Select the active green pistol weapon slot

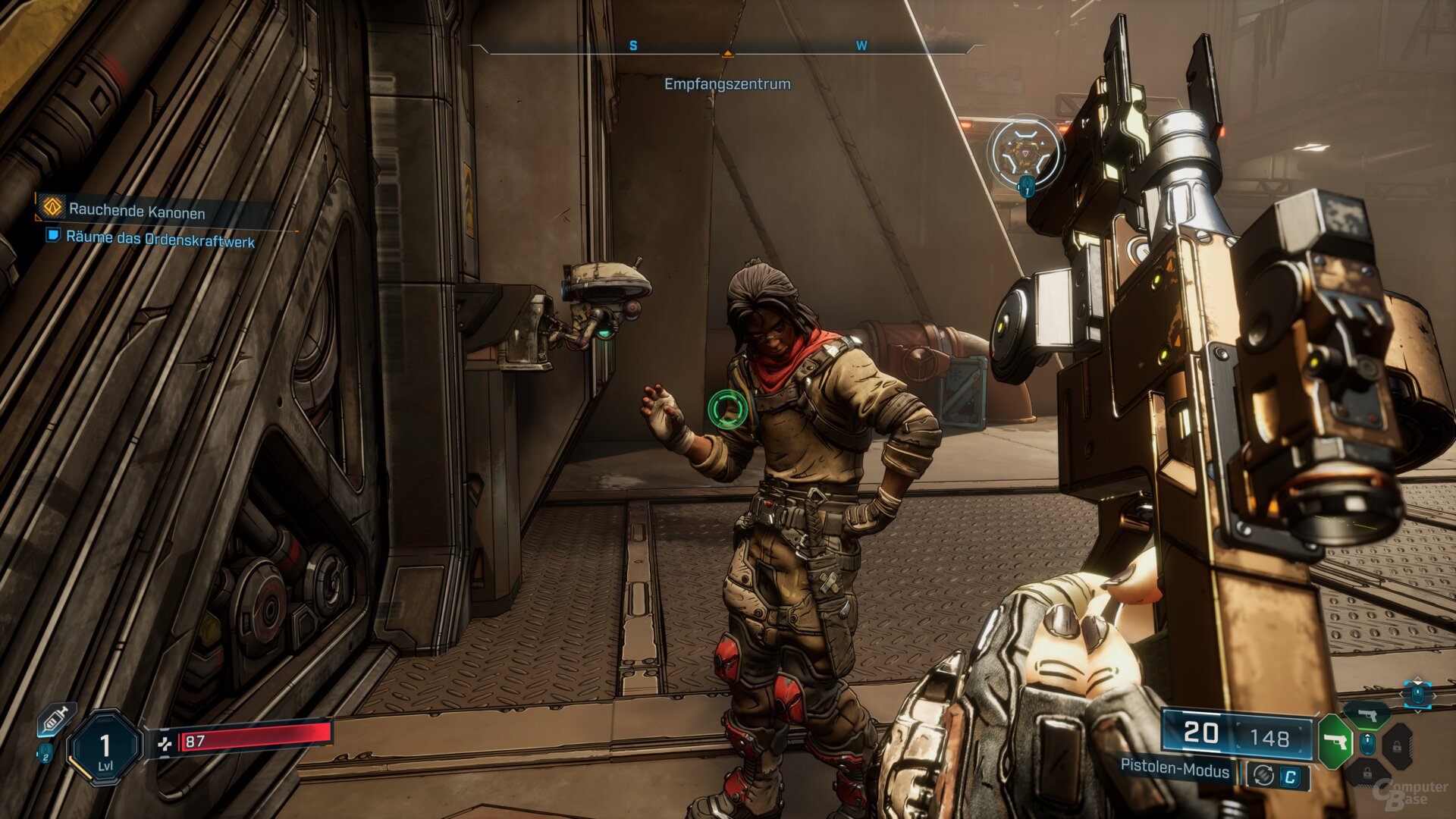click(x=1335, y=741)
